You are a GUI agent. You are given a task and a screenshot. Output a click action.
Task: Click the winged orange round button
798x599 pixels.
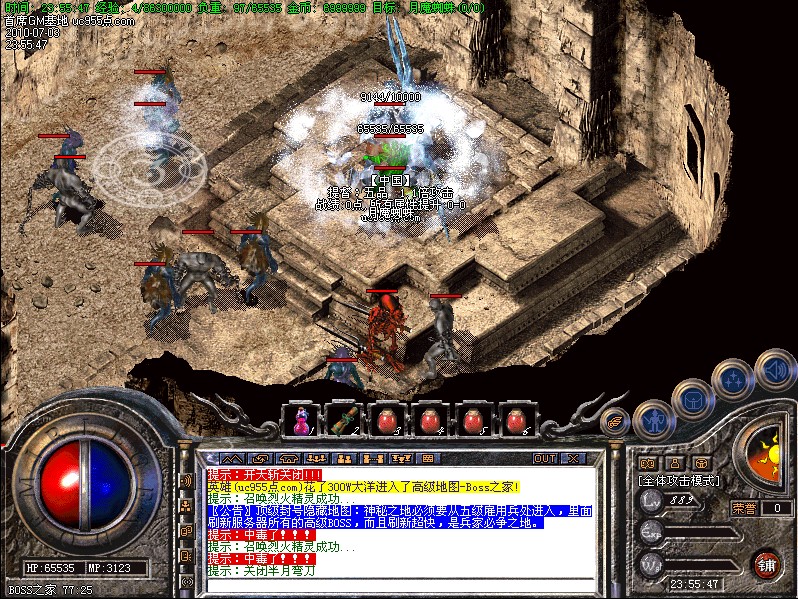click(x=615, y=421)
